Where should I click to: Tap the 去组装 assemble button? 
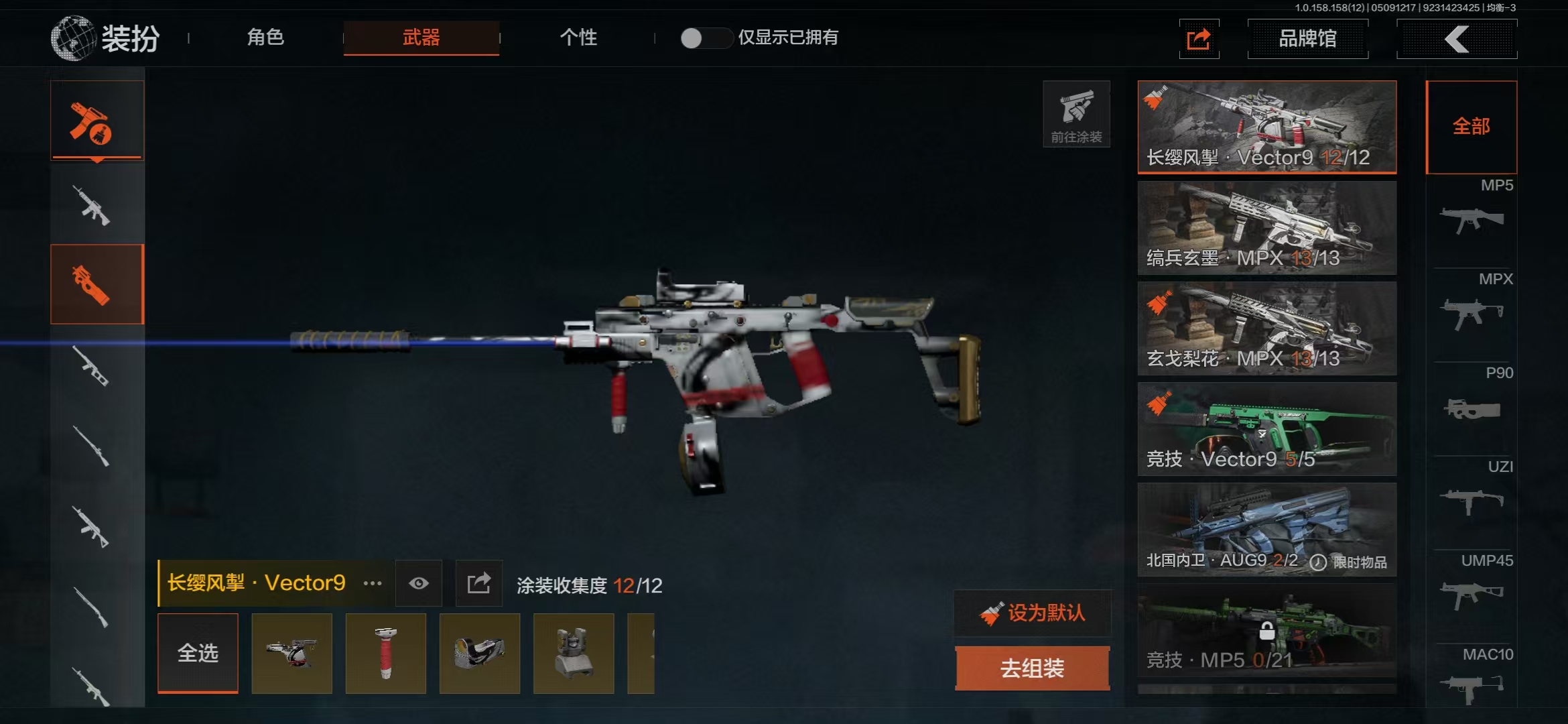(1033, 668)
